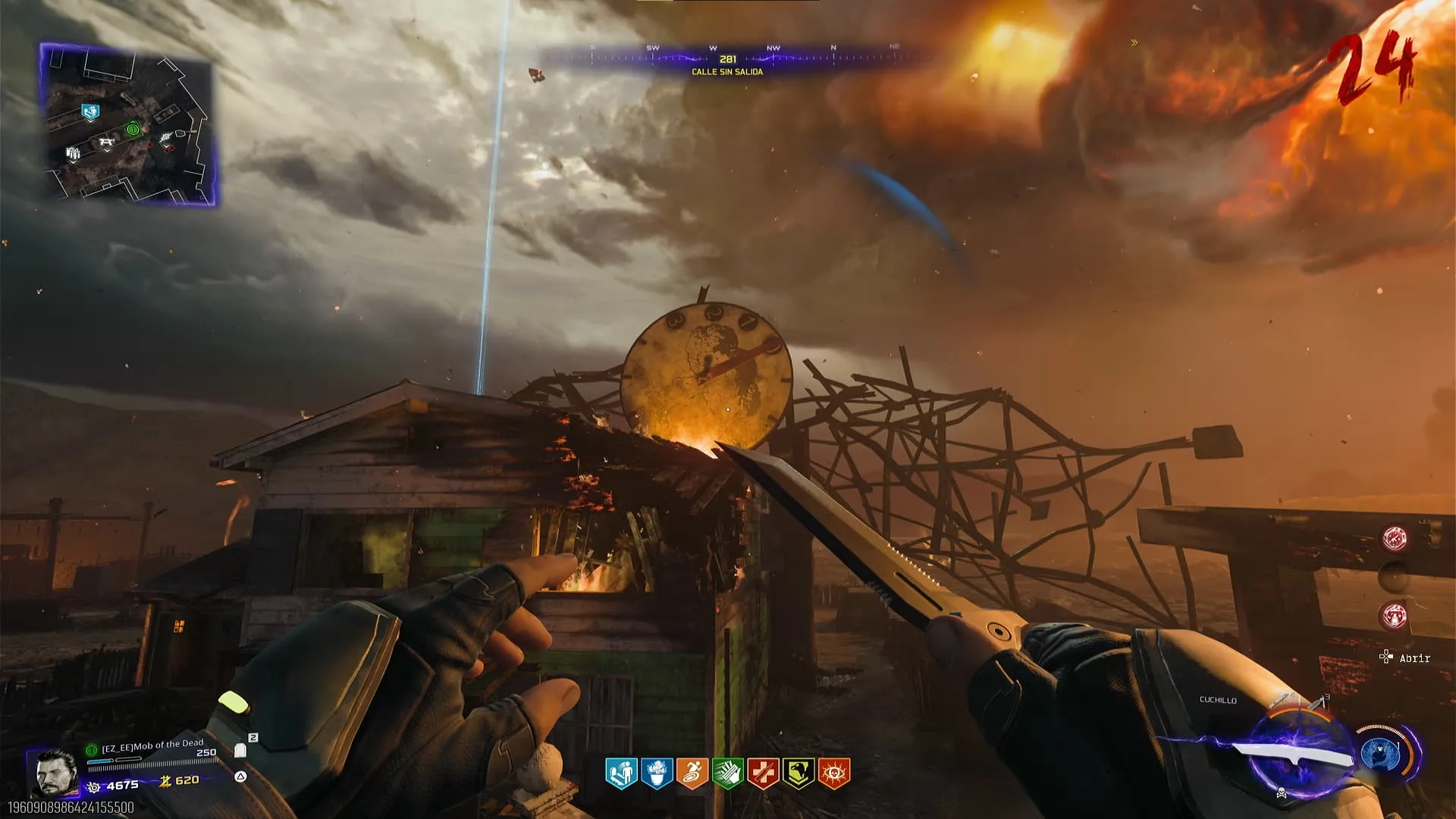
Task: Activate the blue field upgrade icon
Action: click(1379, 755)
